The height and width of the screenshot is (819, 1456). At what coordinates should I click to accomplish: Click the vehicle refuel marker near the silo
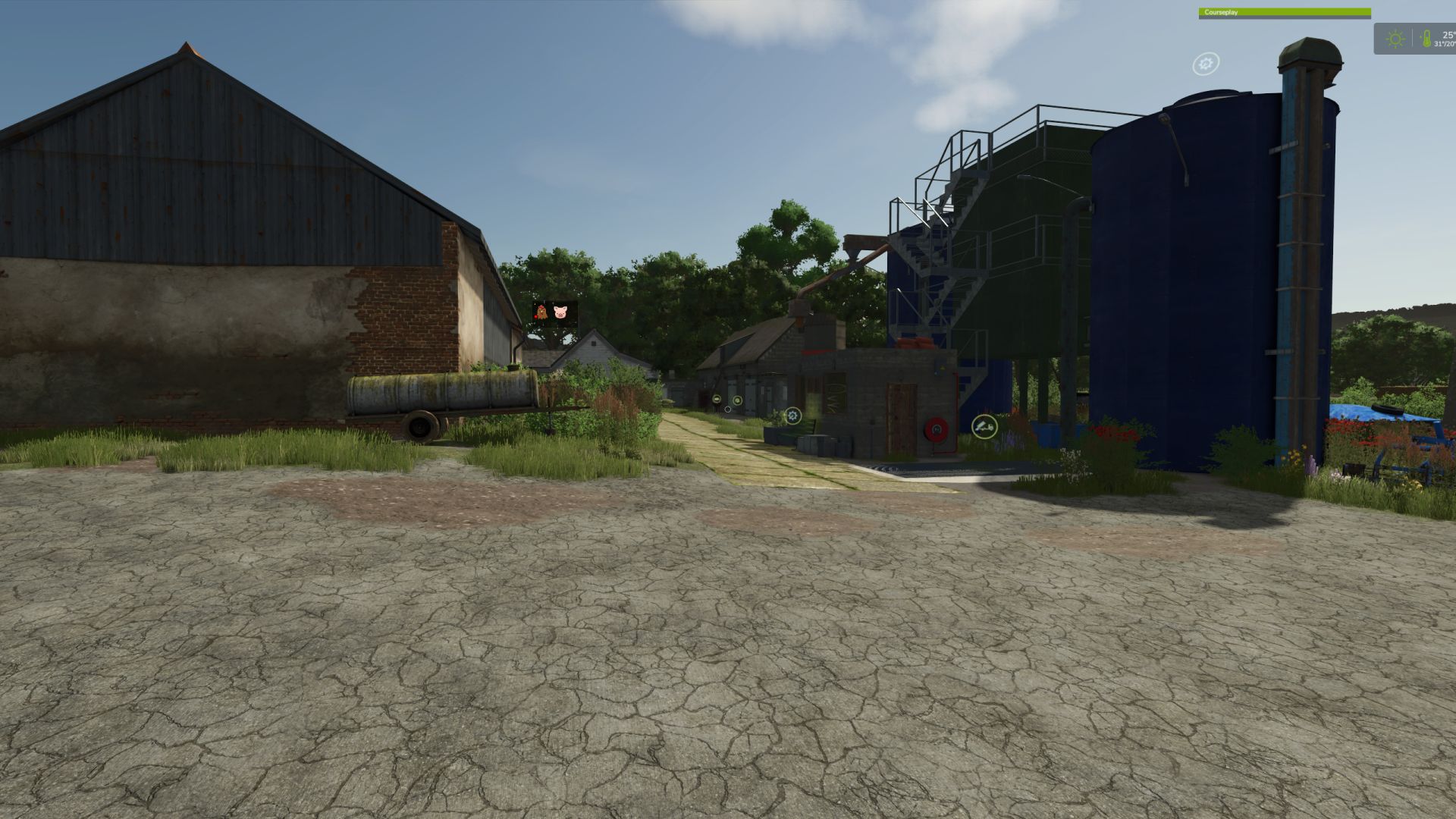click(984, 427)
